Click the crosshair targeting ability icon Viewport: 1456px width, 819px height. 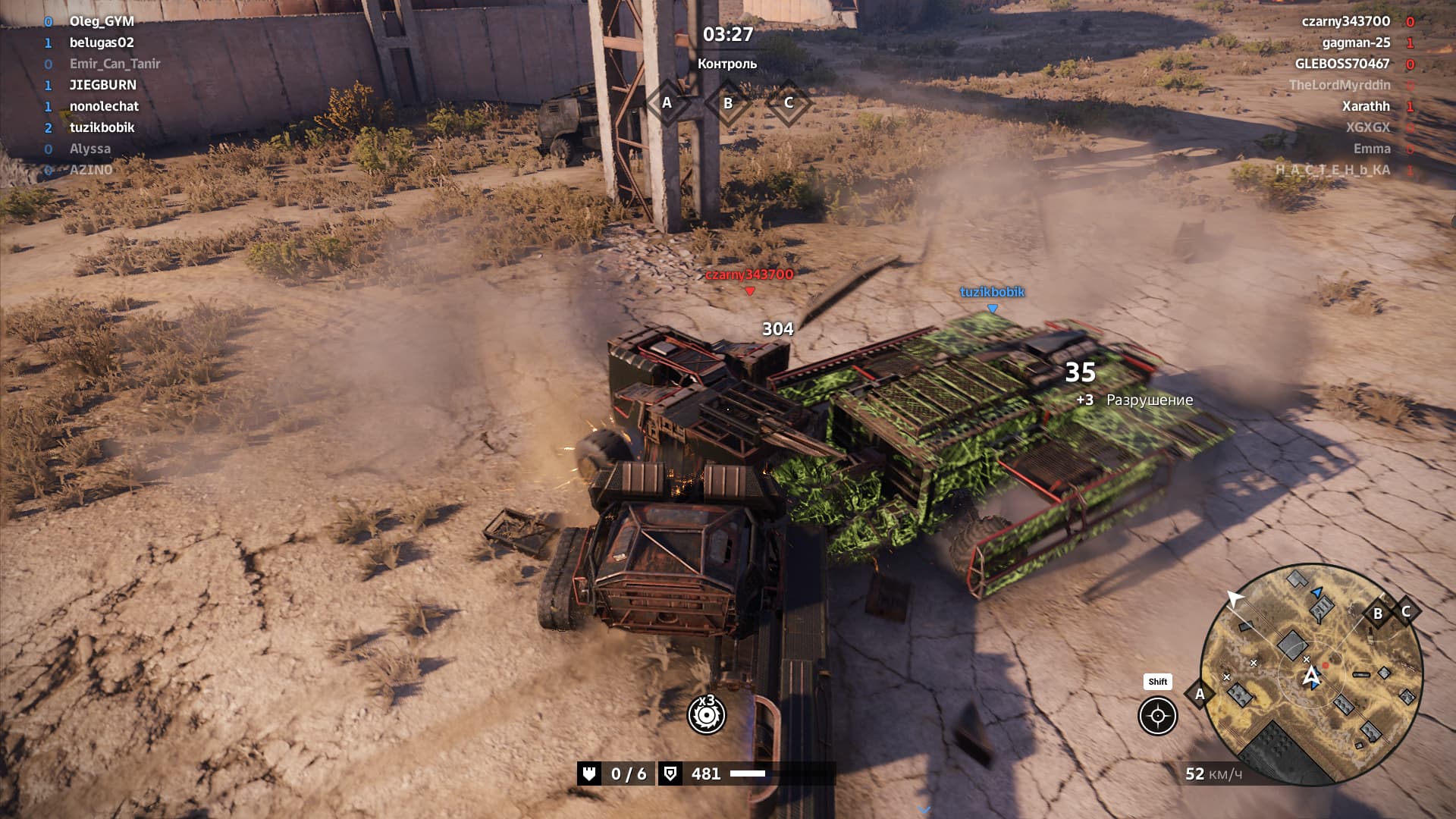(x=1157, y=716)
